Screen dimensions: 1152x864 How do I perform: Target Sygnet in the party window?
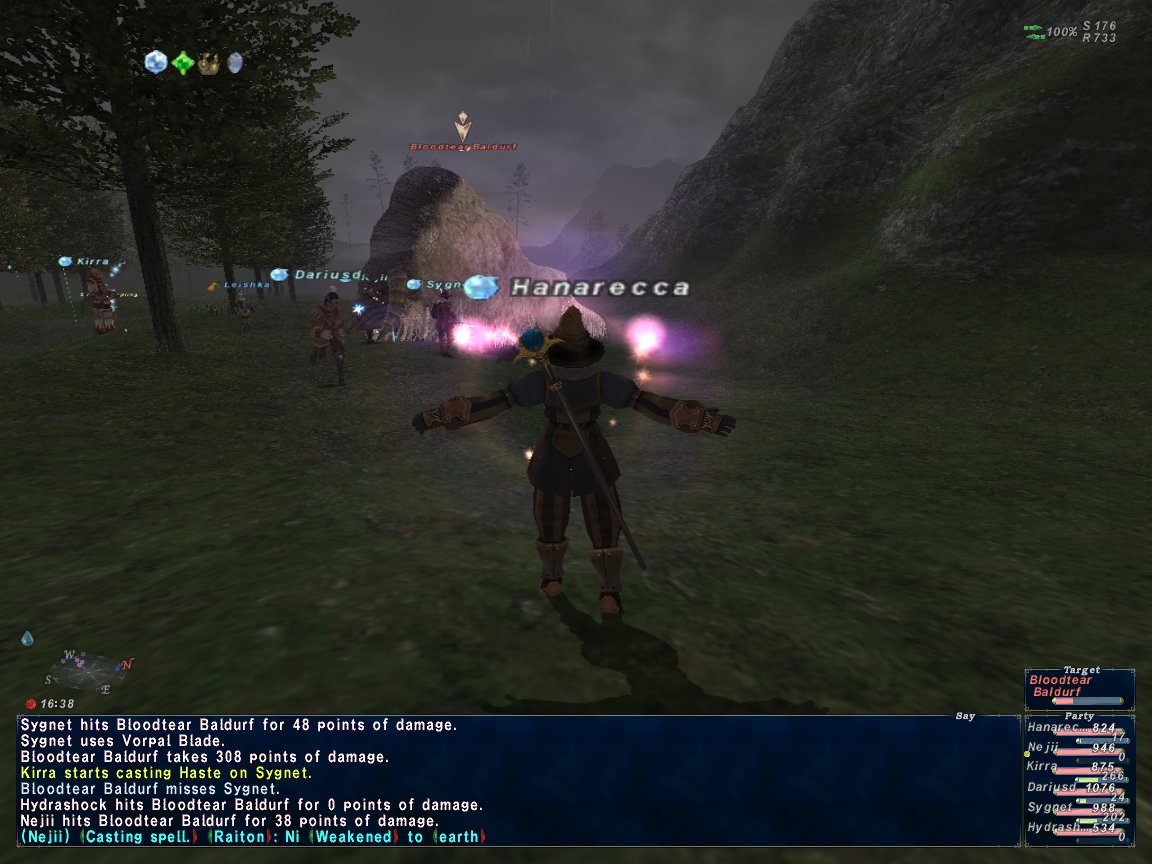pos(1078,807)
